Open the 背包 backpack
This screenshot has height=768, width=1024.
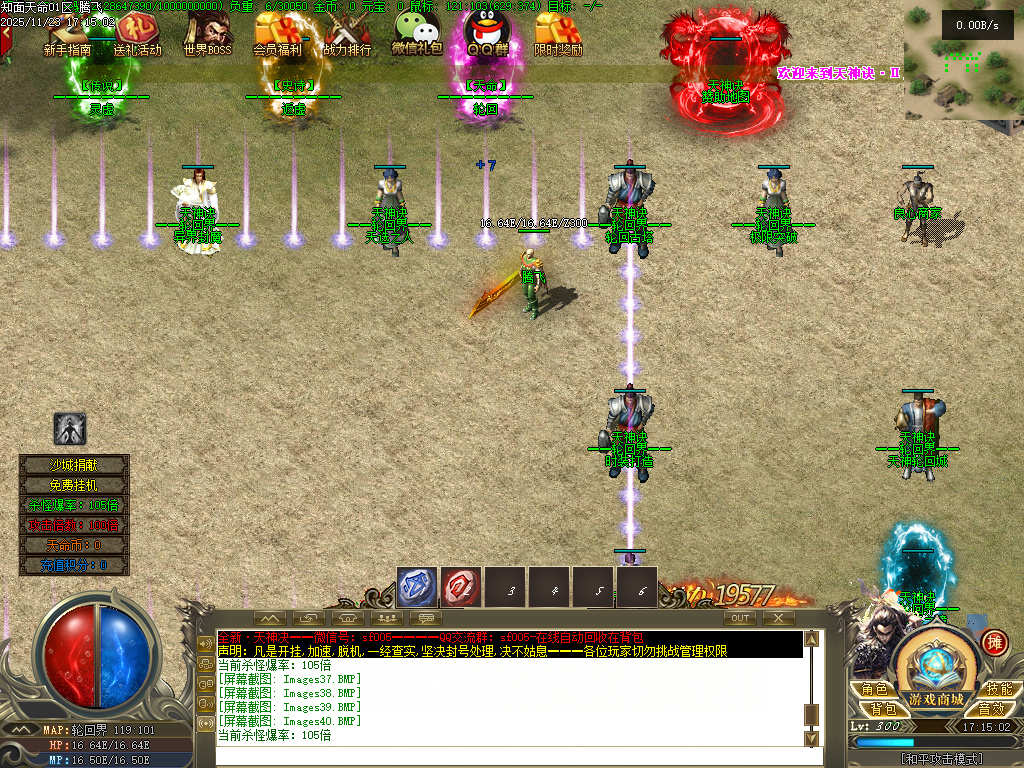pyautogui.click(x=882, y=708)
